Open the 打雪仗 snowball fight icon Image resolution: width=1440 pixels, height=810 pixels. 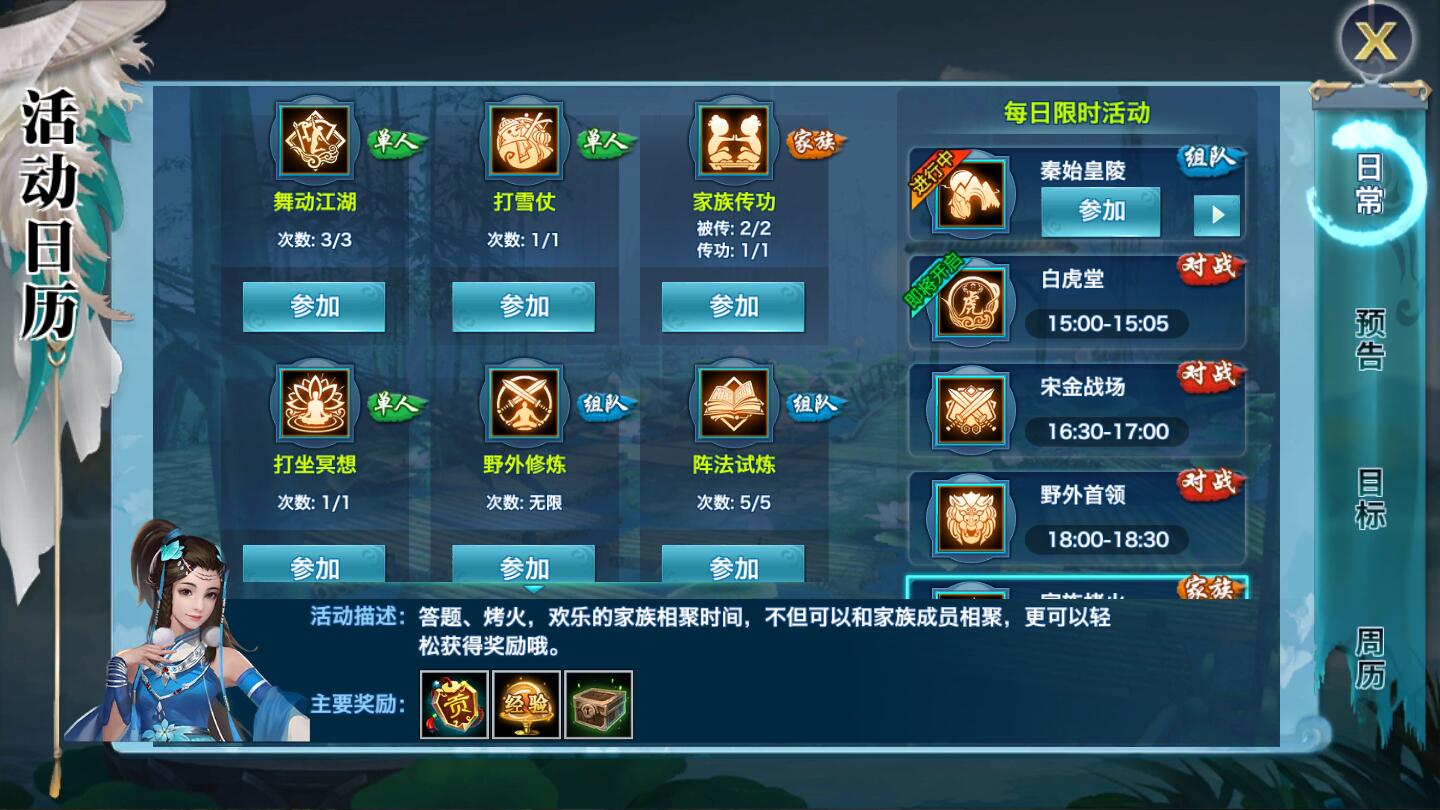pyautogui.click(x=524, y=140)
